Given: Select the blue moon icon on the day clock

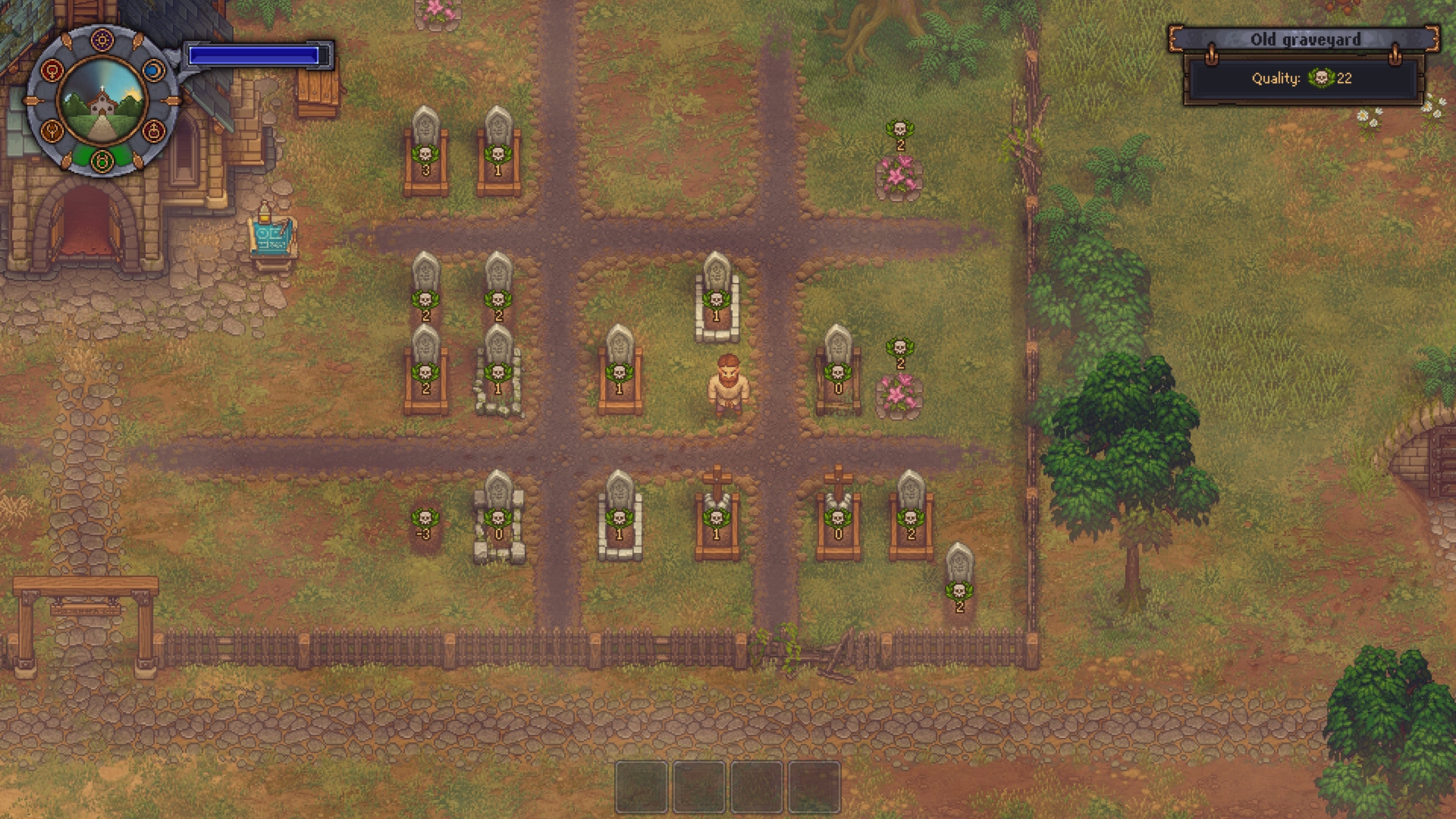Looking at the screenshot, I should pyautogui.click(x=154, y=69).
